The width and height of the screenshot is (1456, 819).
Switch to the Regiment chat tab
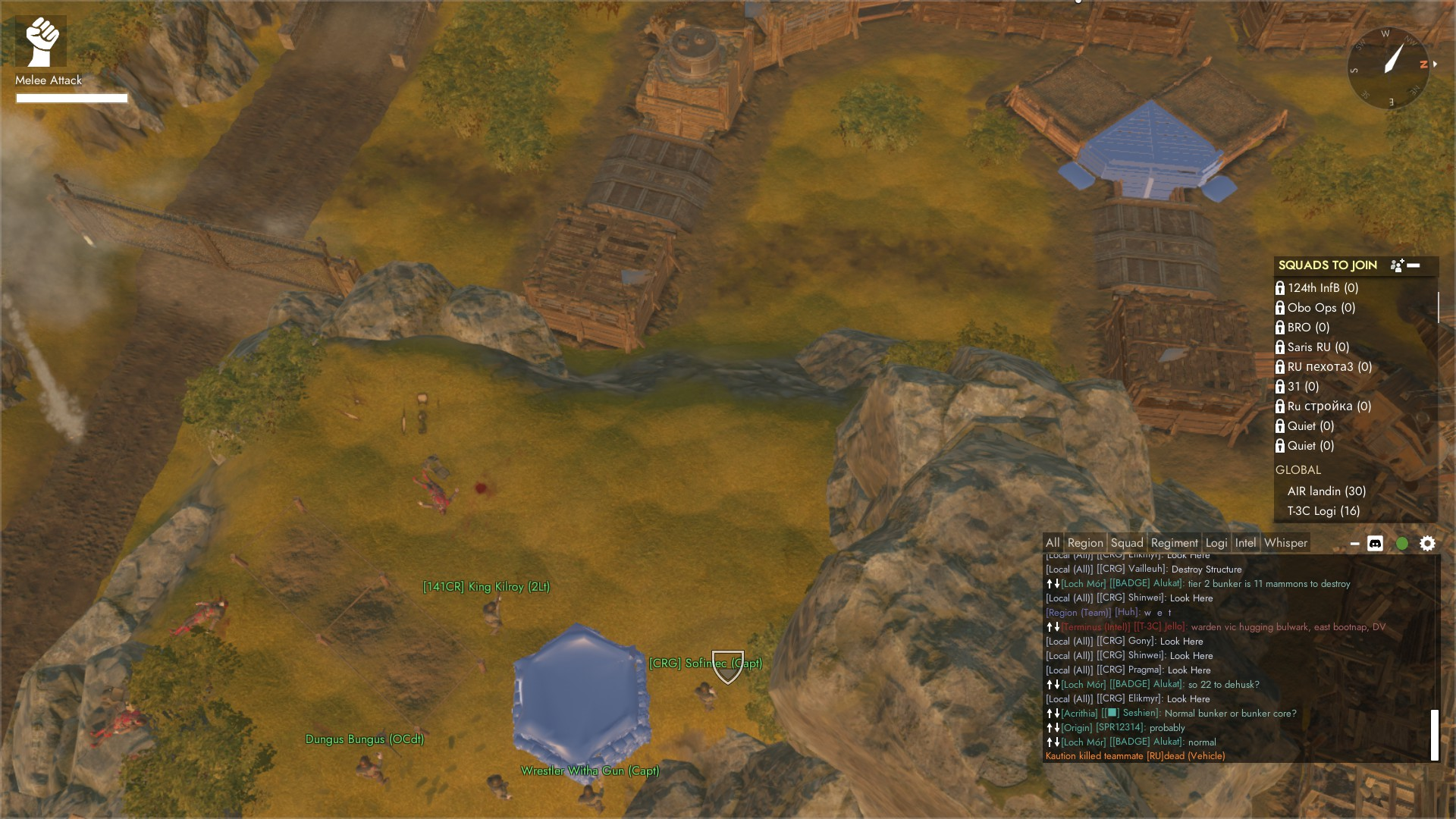(1174, 543)
